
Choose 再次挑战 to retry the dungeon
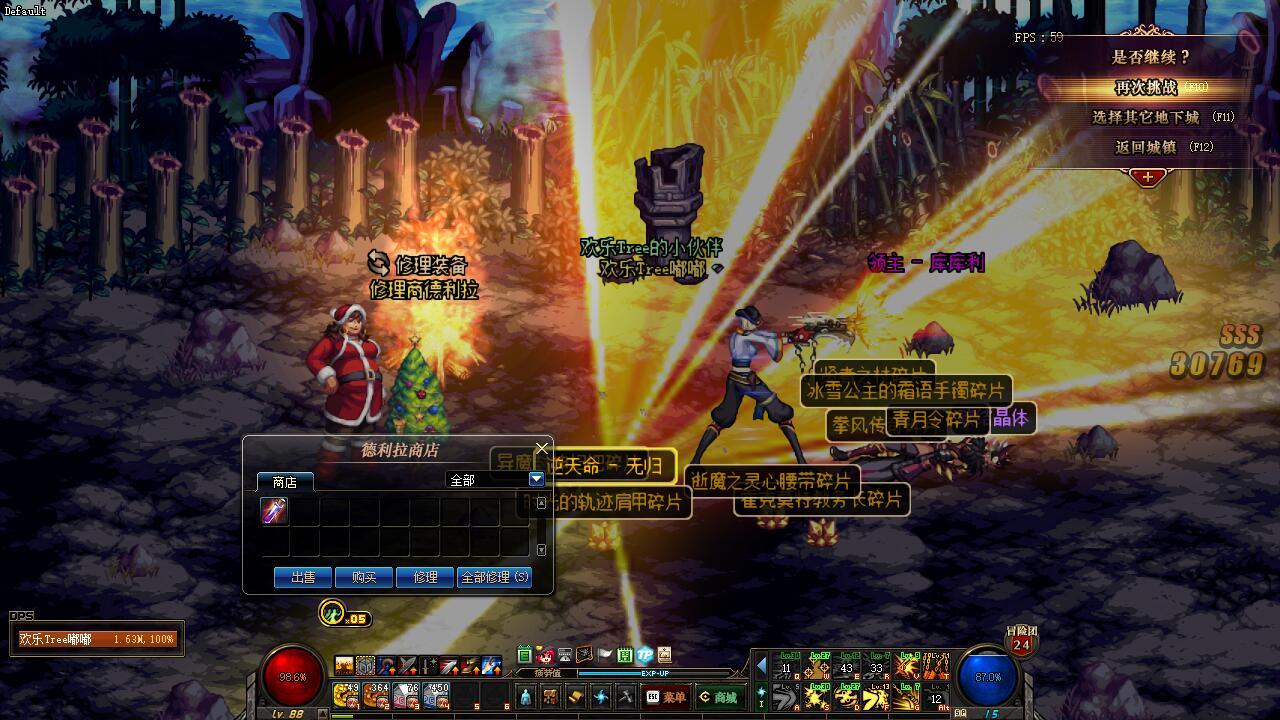[1146, 88]
